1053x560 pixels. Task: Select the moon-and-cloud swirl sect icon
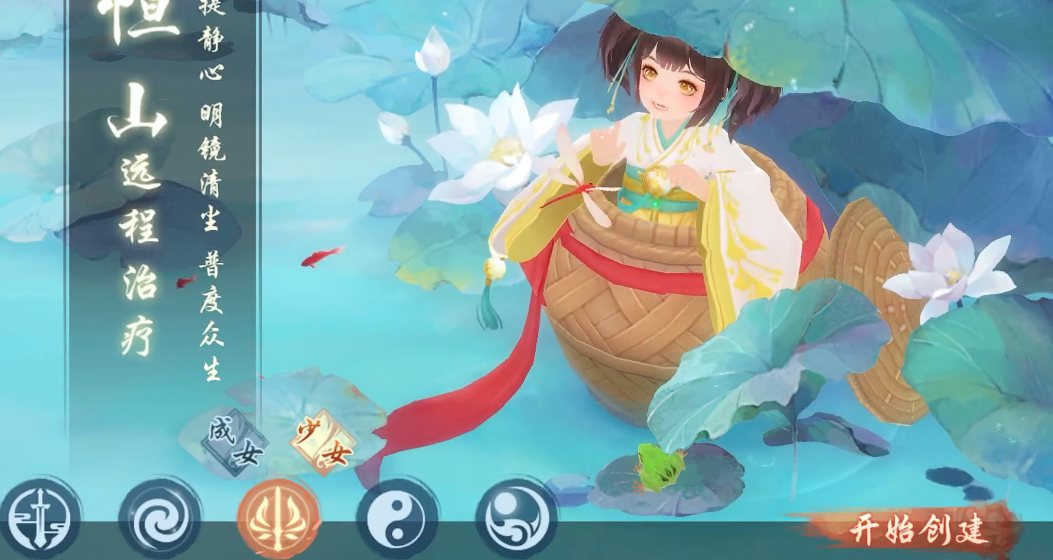[x=516, y=518]
